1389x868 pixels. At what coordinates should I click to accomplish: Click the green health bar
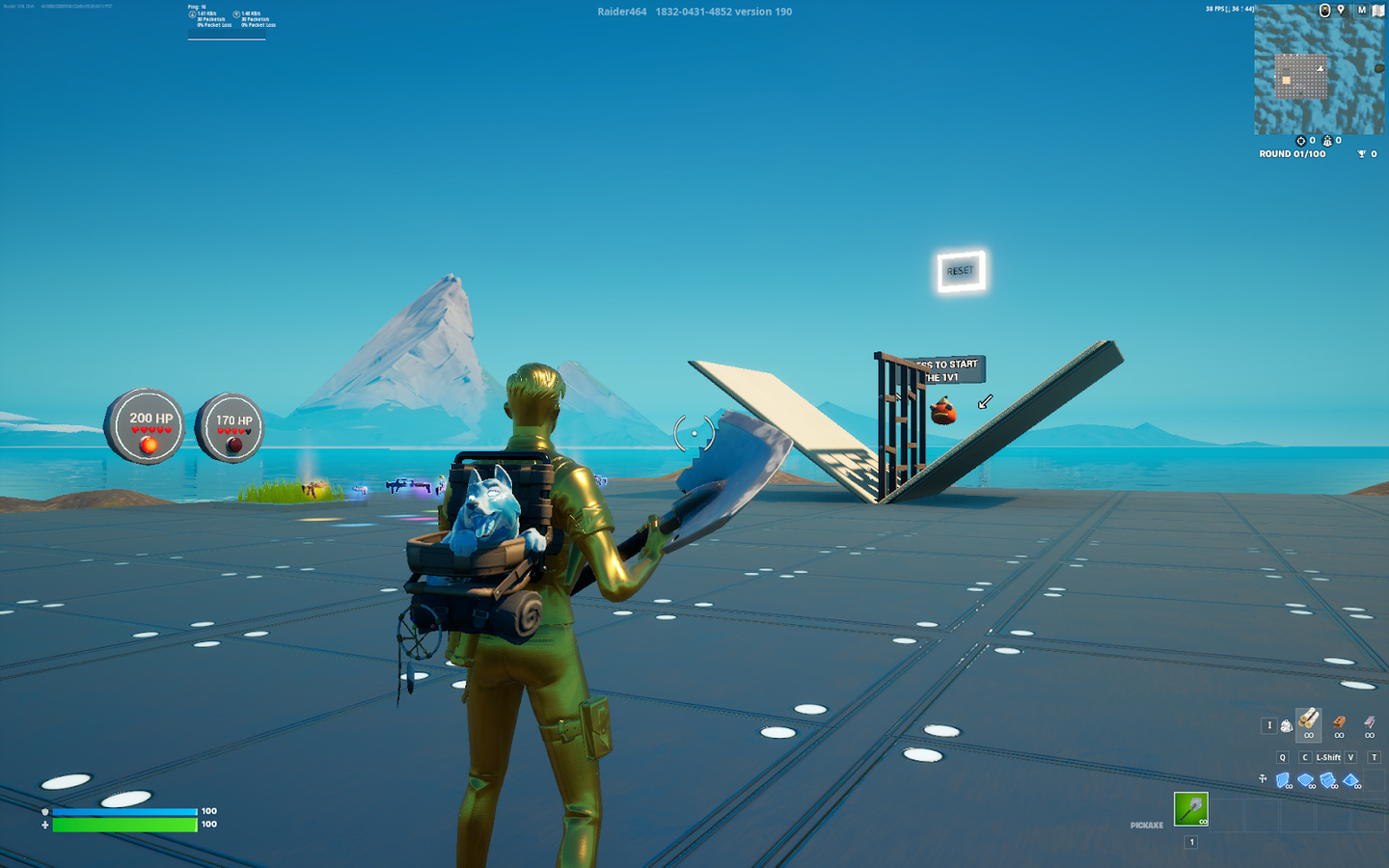pos(125,825)
